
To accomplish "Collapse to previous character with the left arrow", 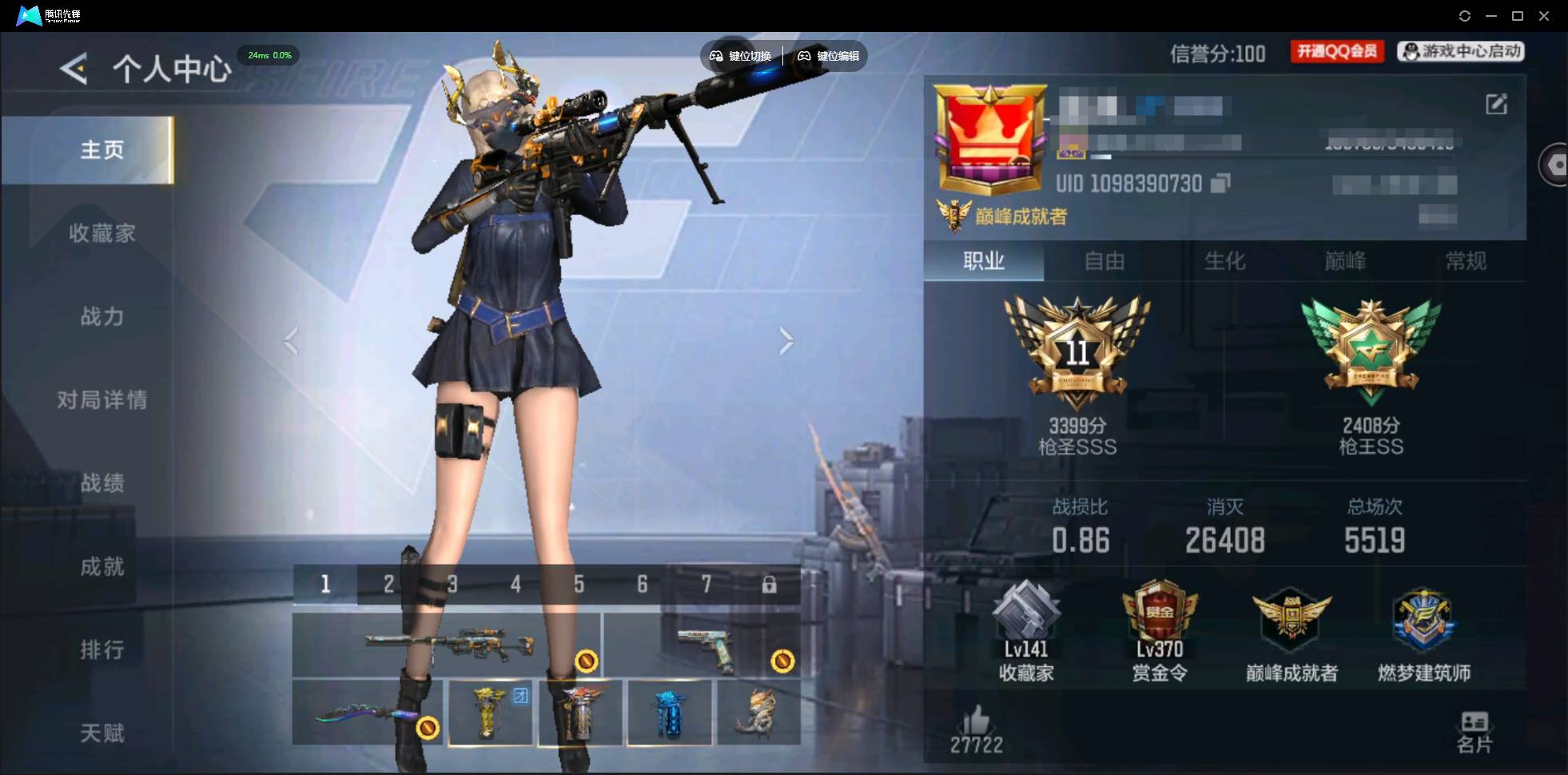I will 289,341.
